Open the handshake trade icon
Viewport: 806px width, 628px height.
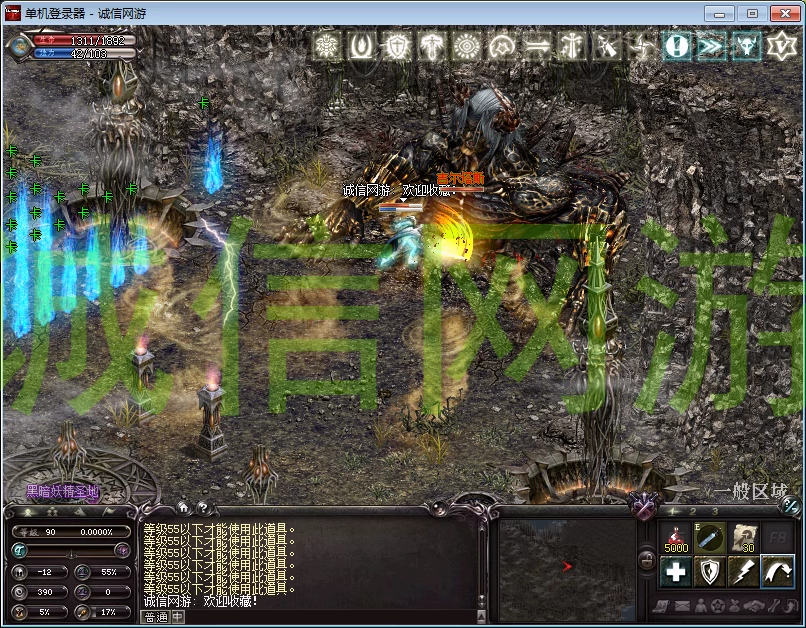(x=754, y=606)
